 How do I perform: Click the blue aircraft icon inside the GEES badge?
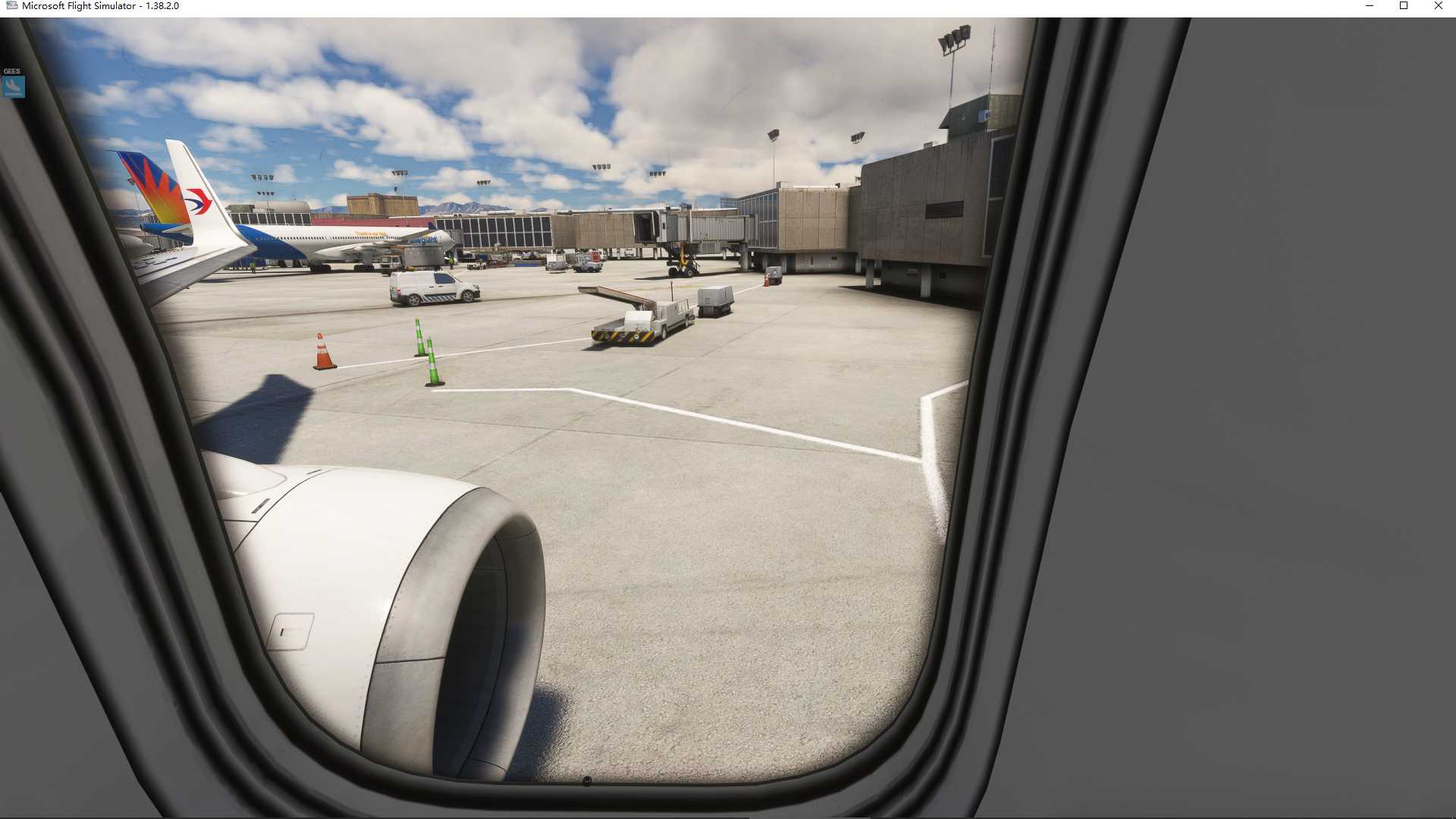pos(12,87)
